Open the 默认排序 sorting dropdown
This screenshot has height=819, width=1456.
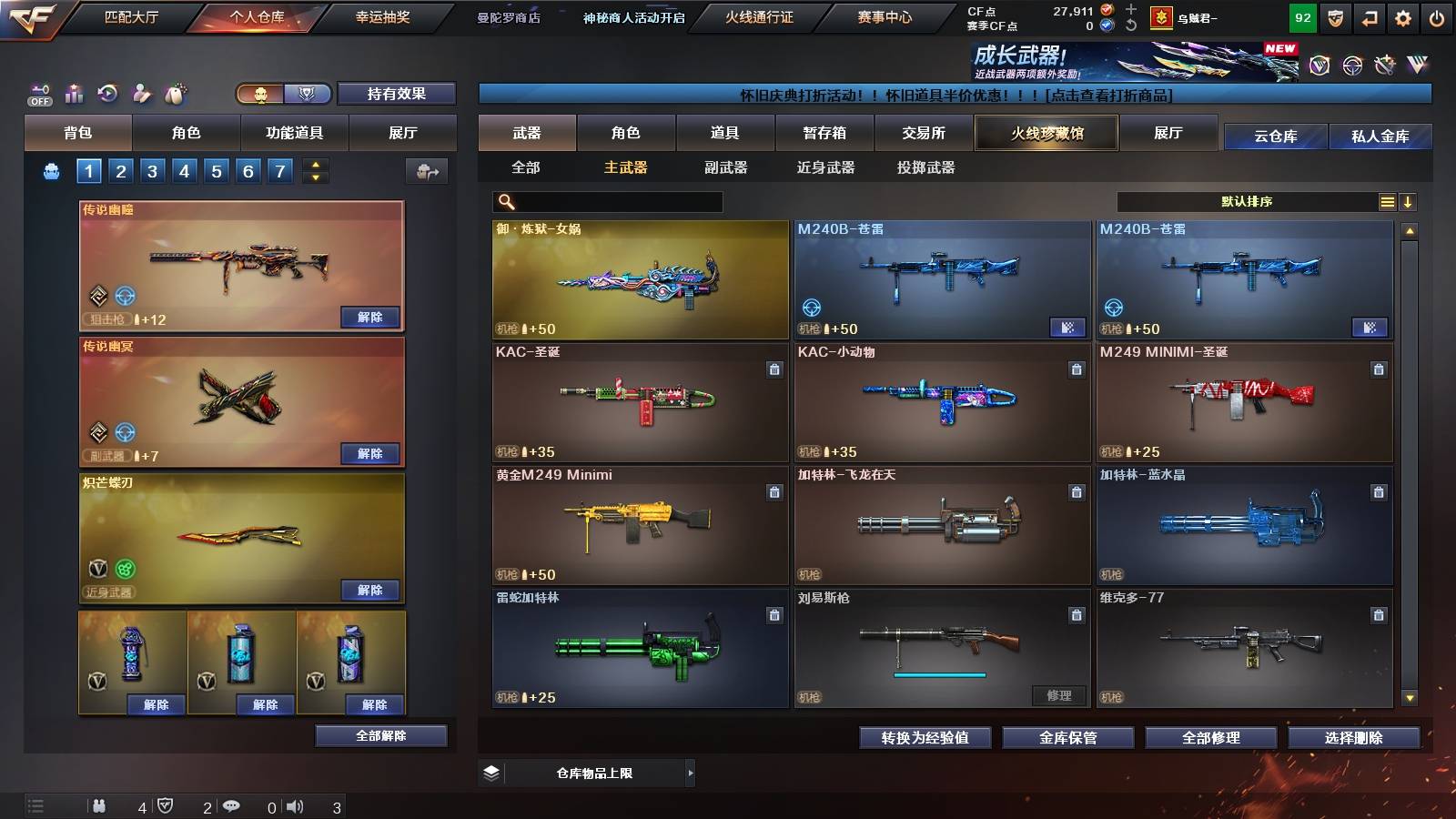coord(1247,200)
